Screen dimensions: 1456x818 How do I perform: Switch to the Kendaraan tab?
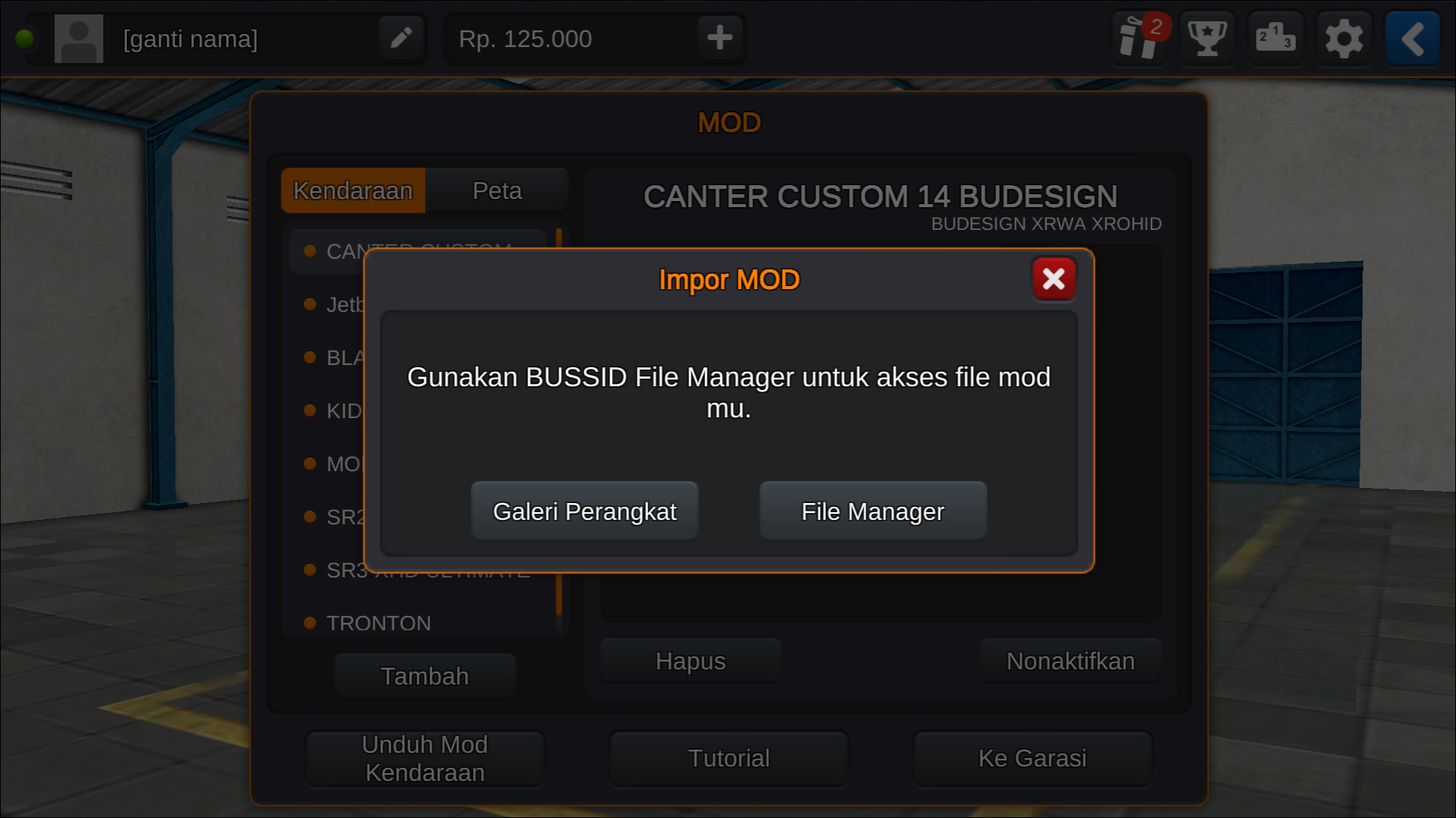tap(353, 190)
